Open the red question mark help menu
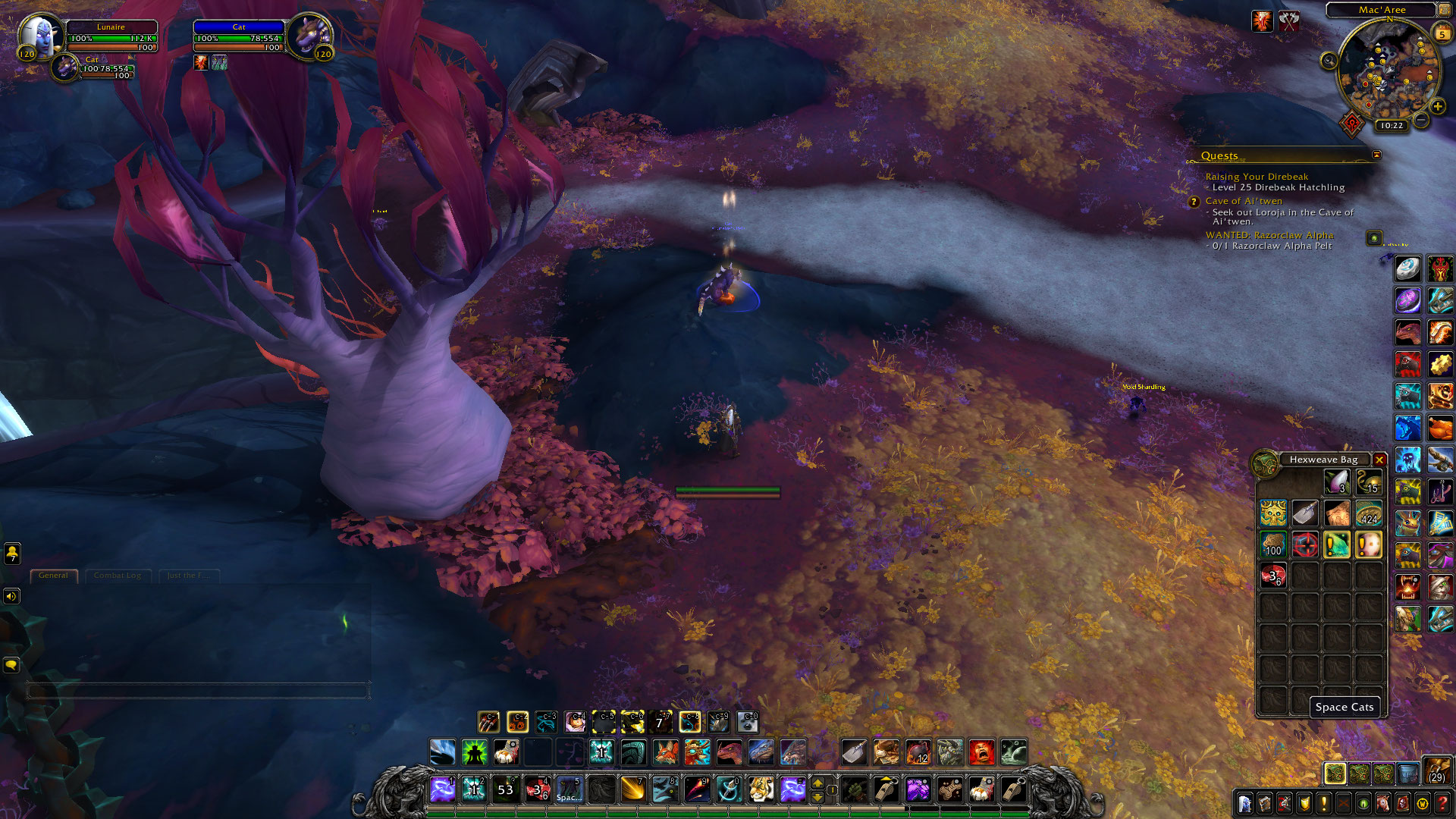The height and width of the screenshot is (819, 1456). (1442, 802)
